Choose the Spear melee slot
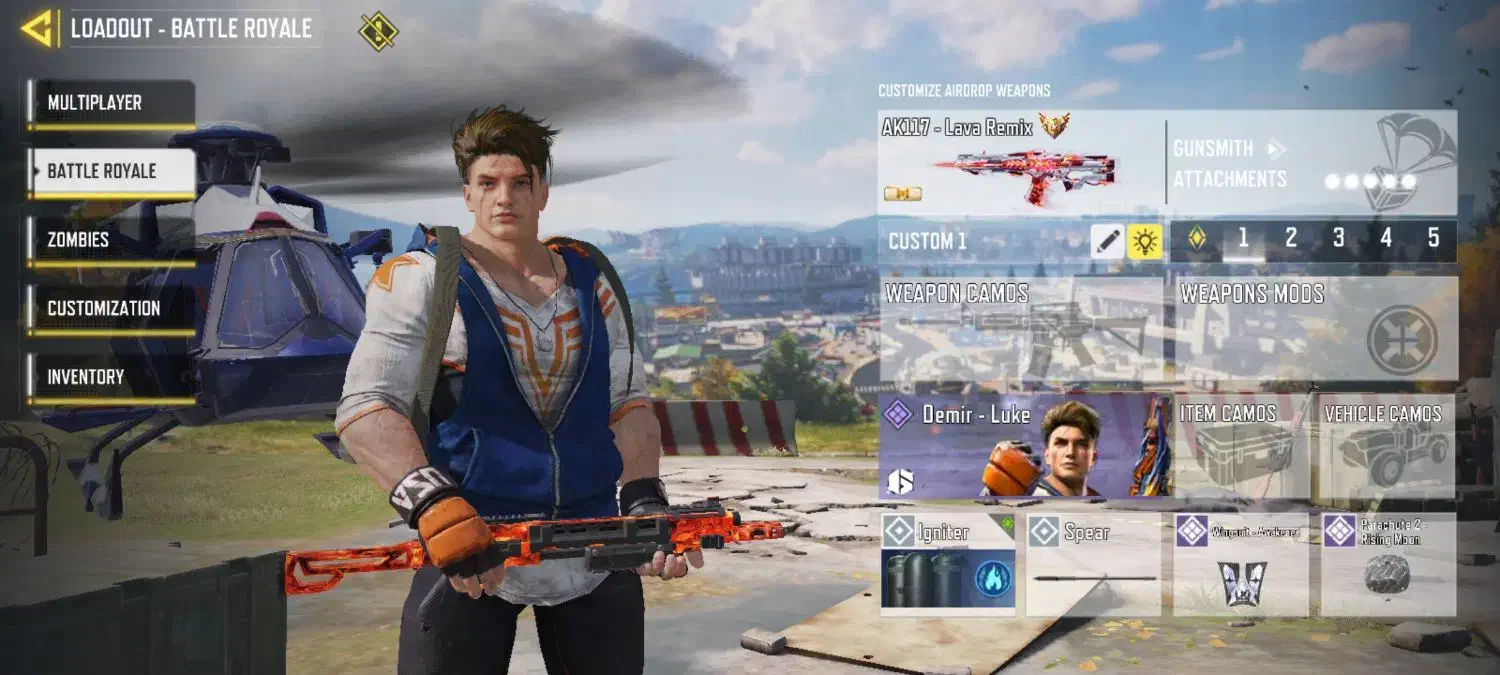1500x675 pixels. point(1093,564)
